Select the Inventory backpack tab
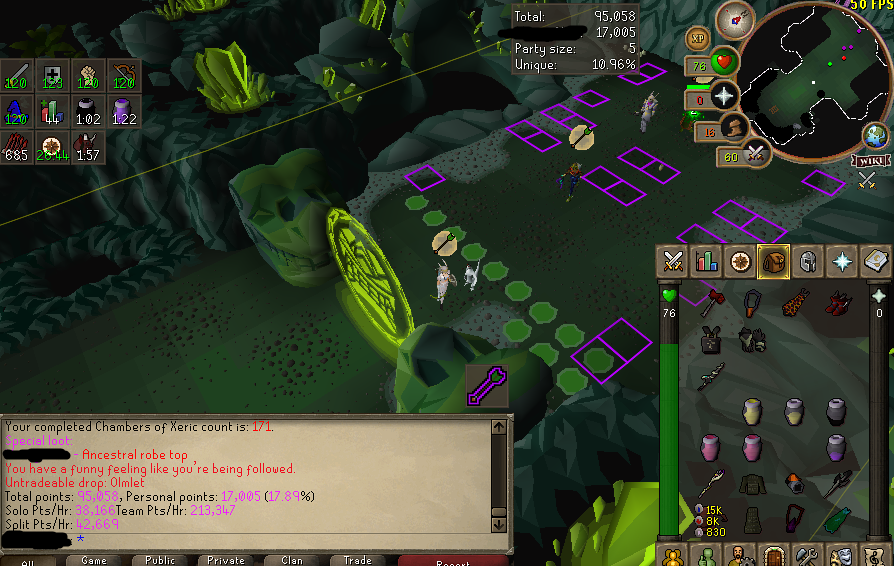 [x=774, y=261]
